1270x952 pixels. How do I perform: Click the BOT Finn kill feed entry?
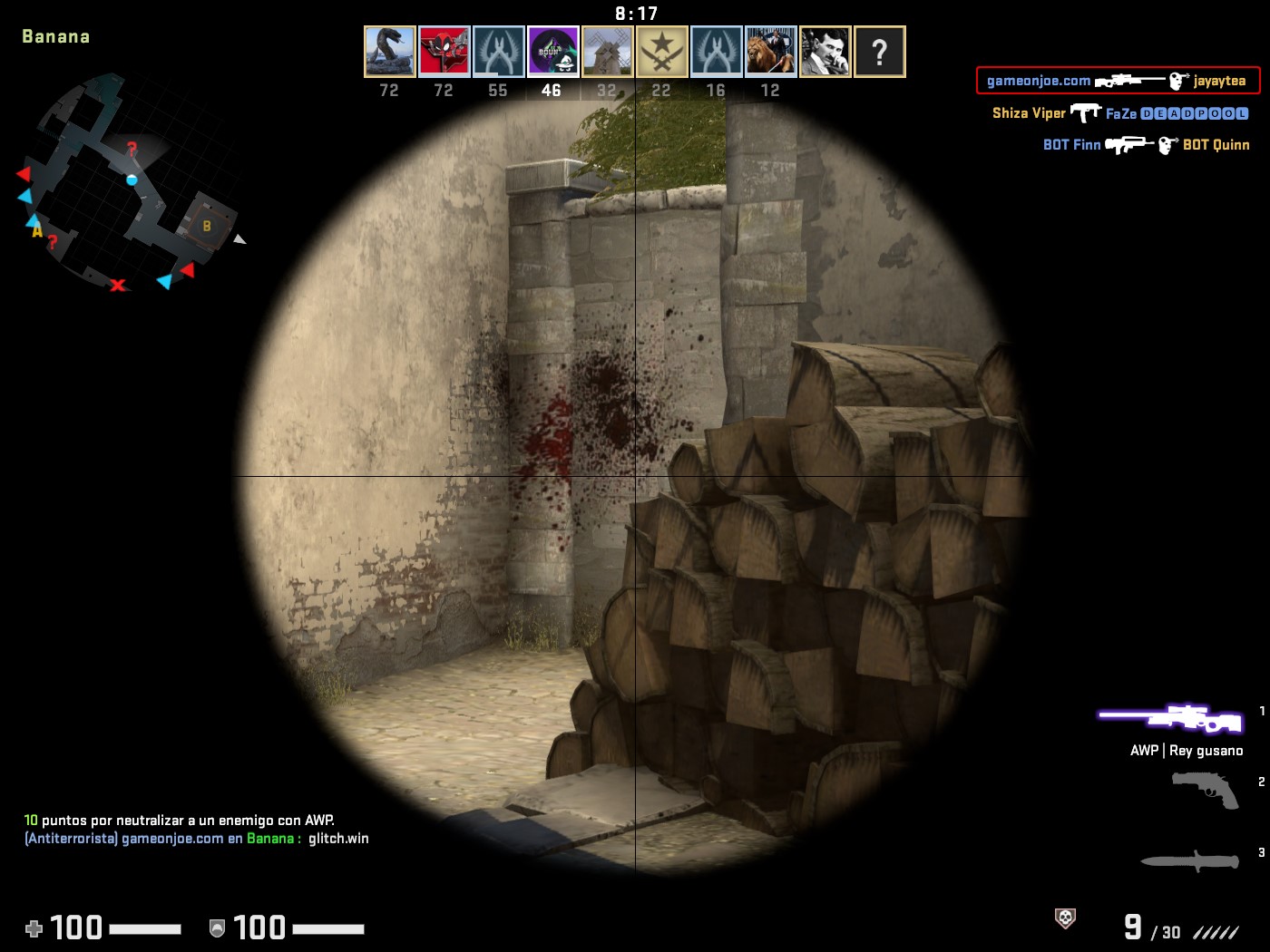pos(1146,145)
